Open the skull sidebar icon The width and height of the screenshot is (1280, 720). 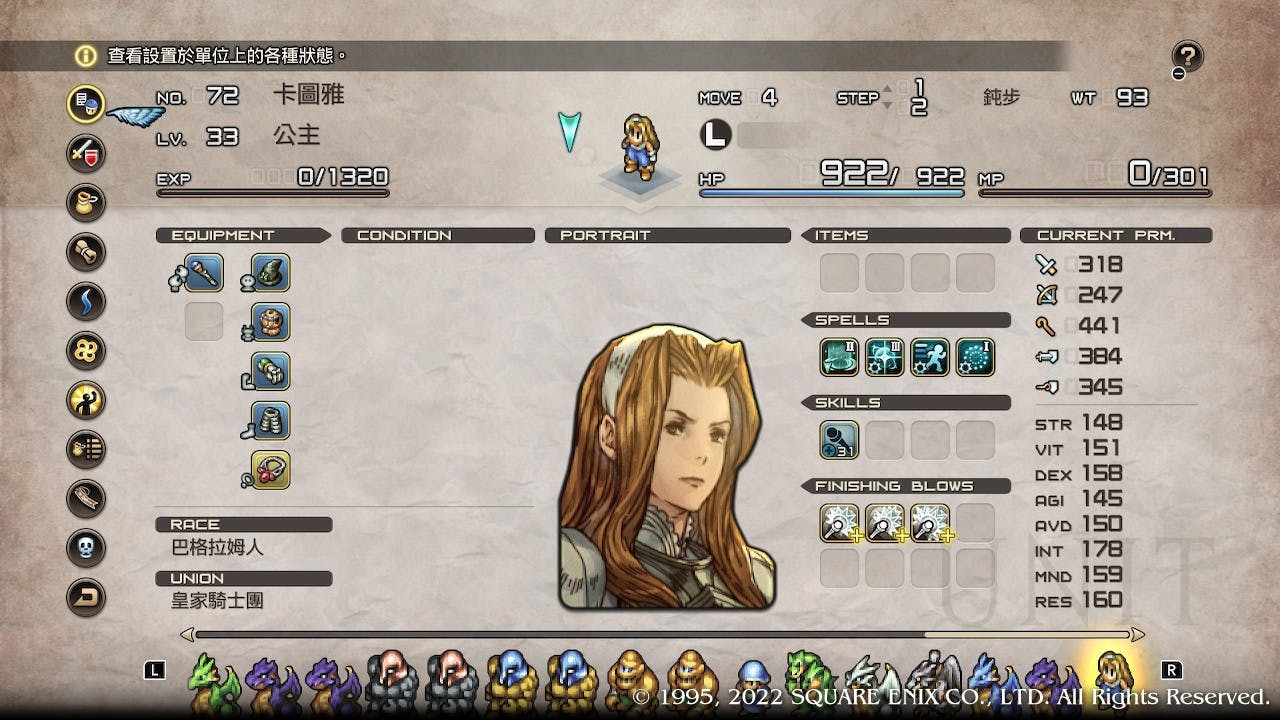click(86, 547)
